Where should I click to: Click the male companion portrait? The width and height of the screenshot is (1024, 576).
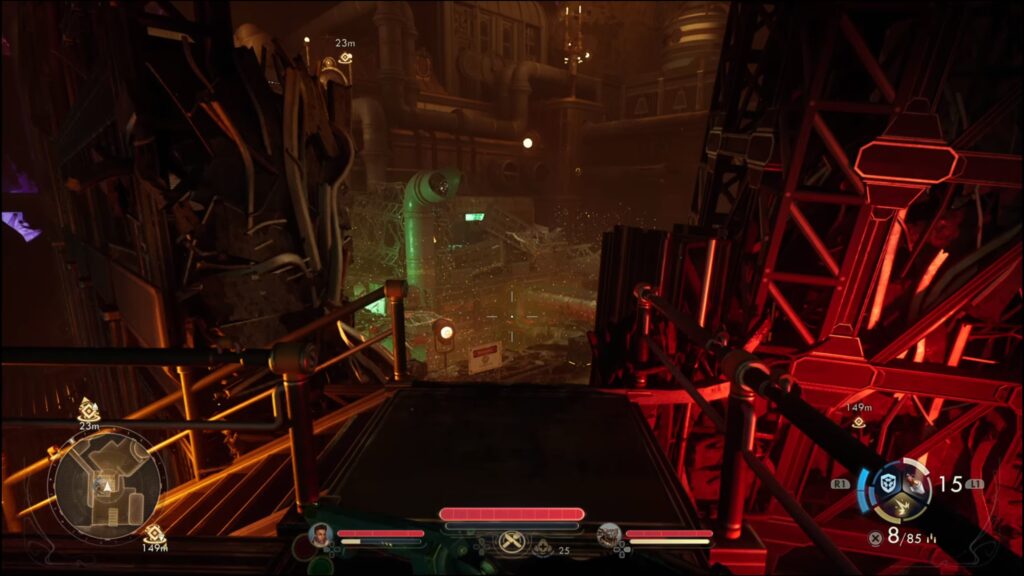tap(321, 535)
